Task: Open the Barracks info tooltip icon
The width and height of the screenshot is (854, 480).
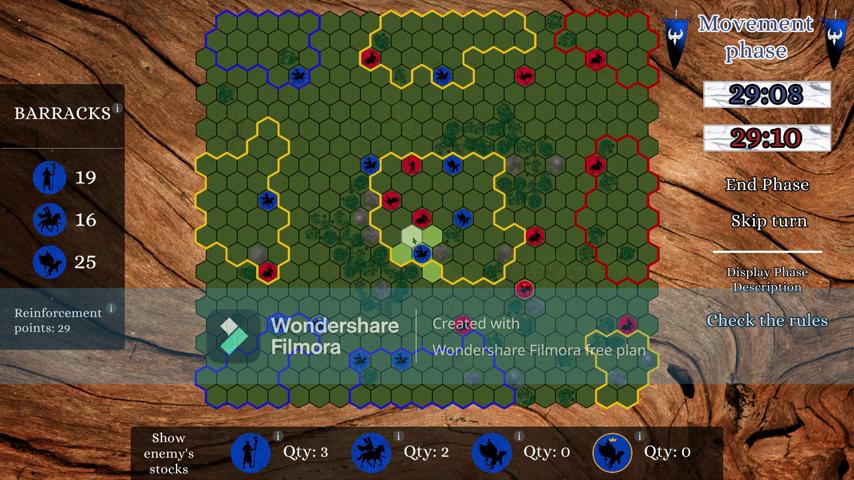Action: pos(117,108)
